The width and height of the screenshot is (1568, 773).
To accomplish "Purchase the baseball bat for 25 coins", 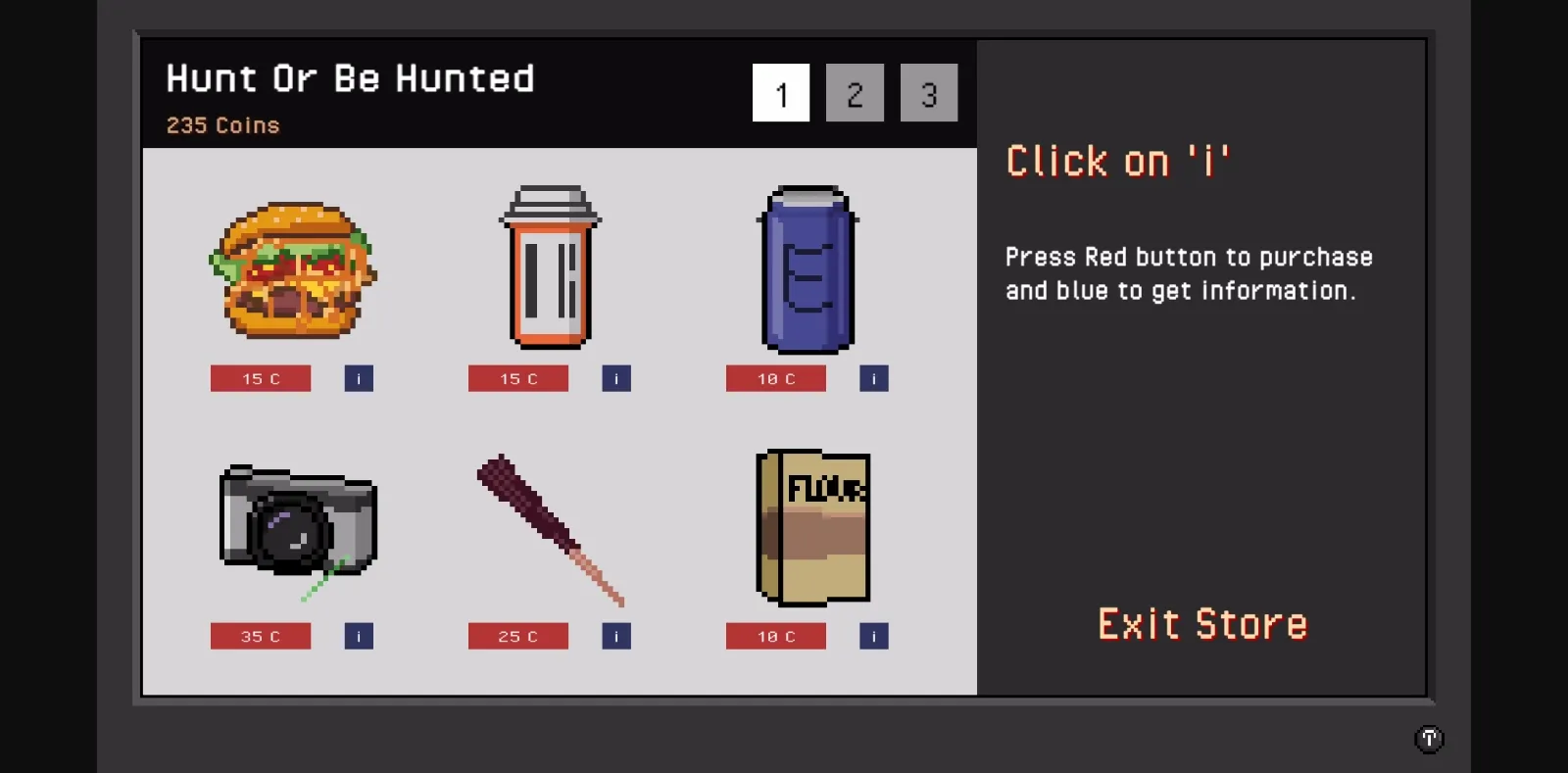I will (x=517, y=635).
